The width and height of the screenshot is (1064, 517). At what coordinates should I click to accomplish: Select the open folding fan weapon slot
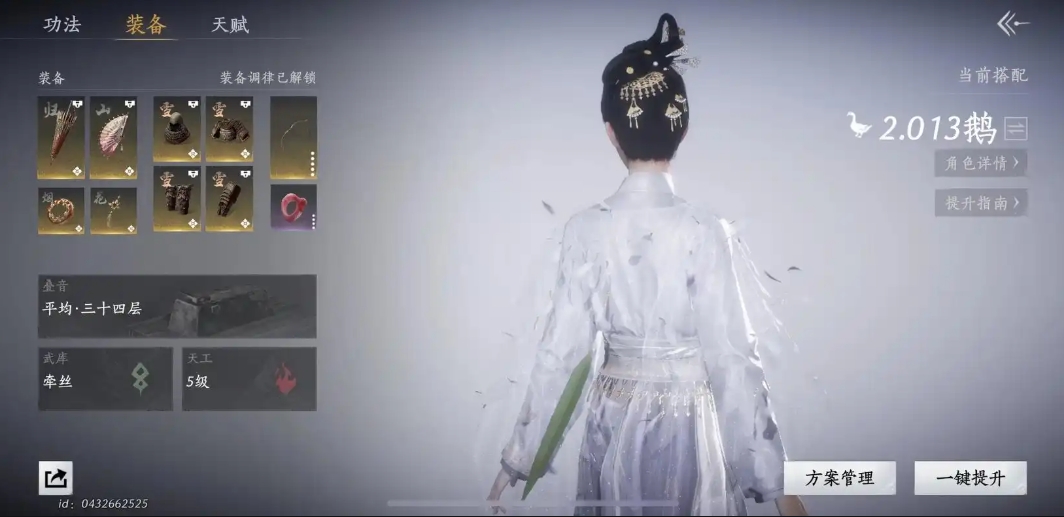113,137
